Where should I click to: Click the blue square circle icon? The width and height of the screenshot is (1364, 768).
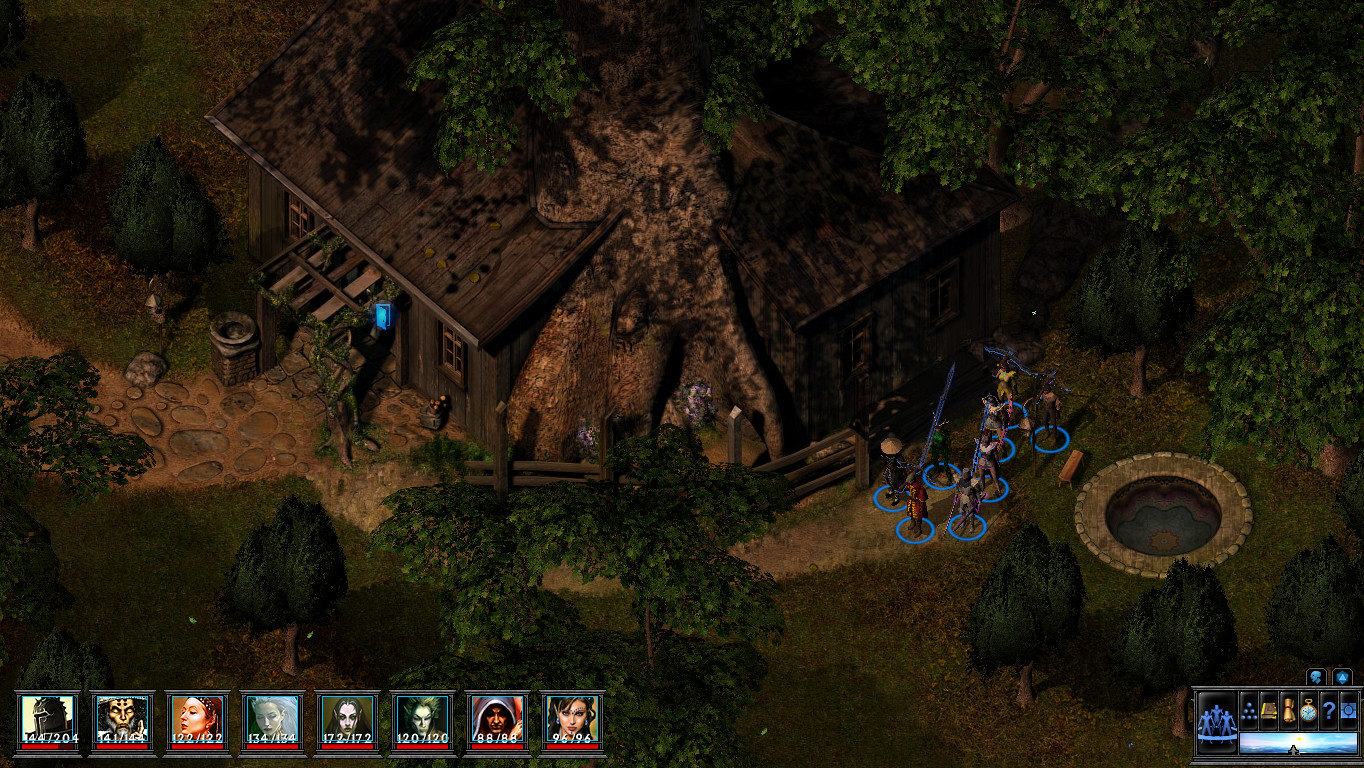pyautogui.click(x=1348, y=708)
